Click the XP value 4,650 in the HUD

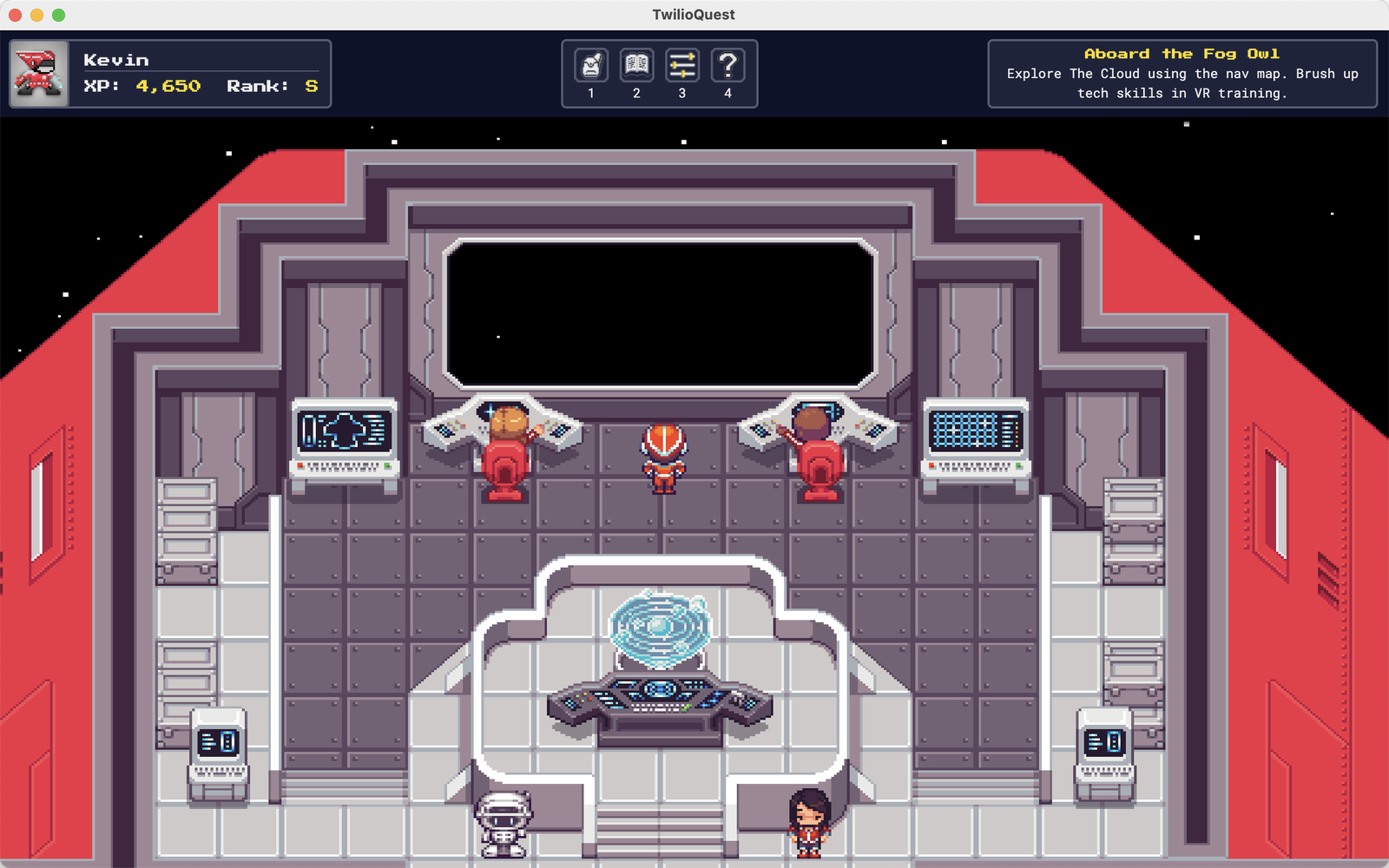168,85
